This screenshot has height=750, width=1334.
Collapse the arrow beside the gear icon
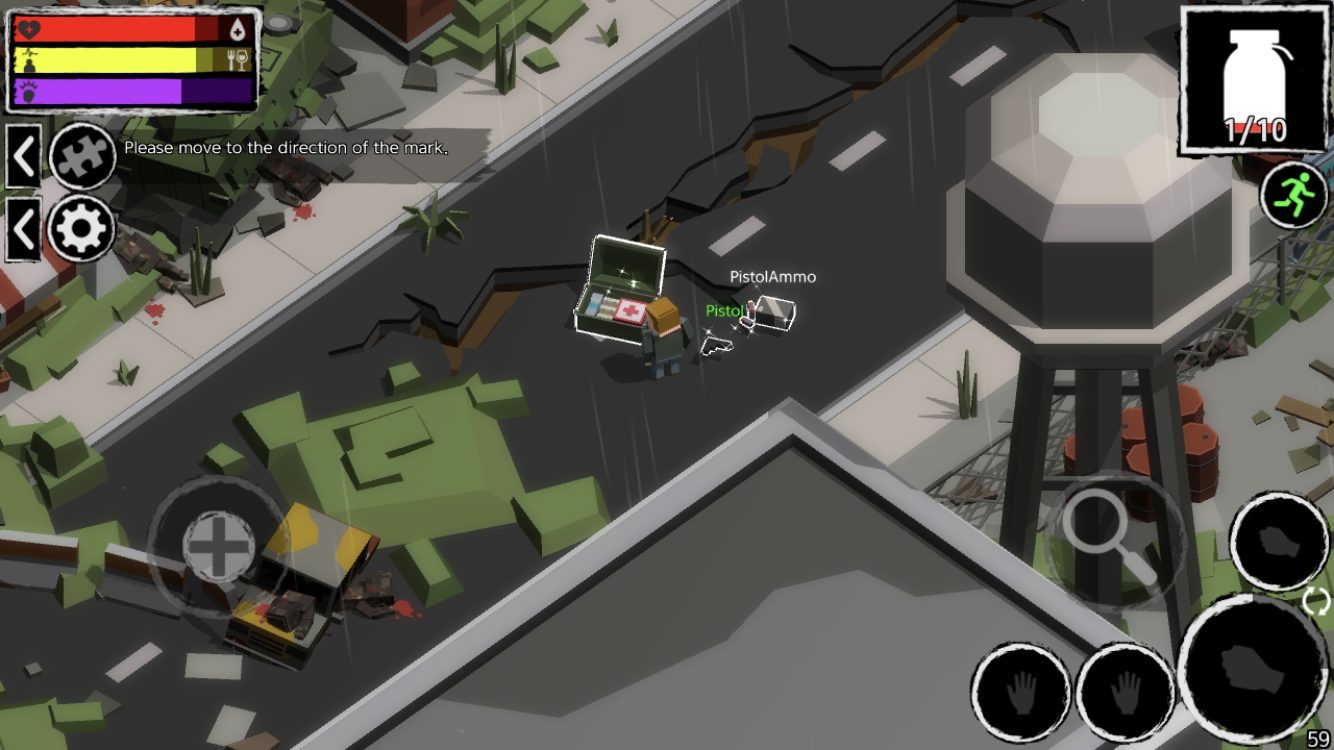[x=23, y=229]
